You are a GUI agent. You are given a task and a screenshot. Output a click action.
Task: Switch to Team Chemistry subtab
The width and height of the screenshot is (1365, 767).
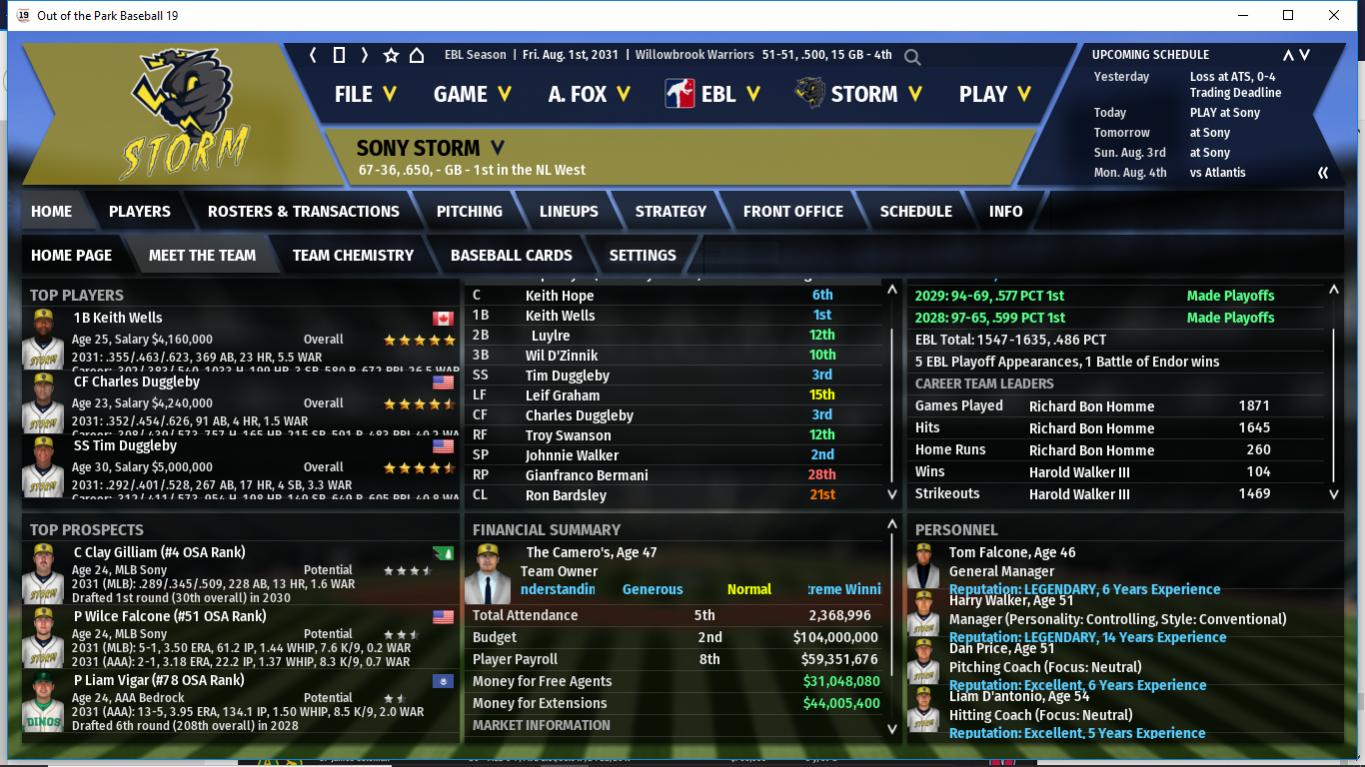click(x=352, y=255)
